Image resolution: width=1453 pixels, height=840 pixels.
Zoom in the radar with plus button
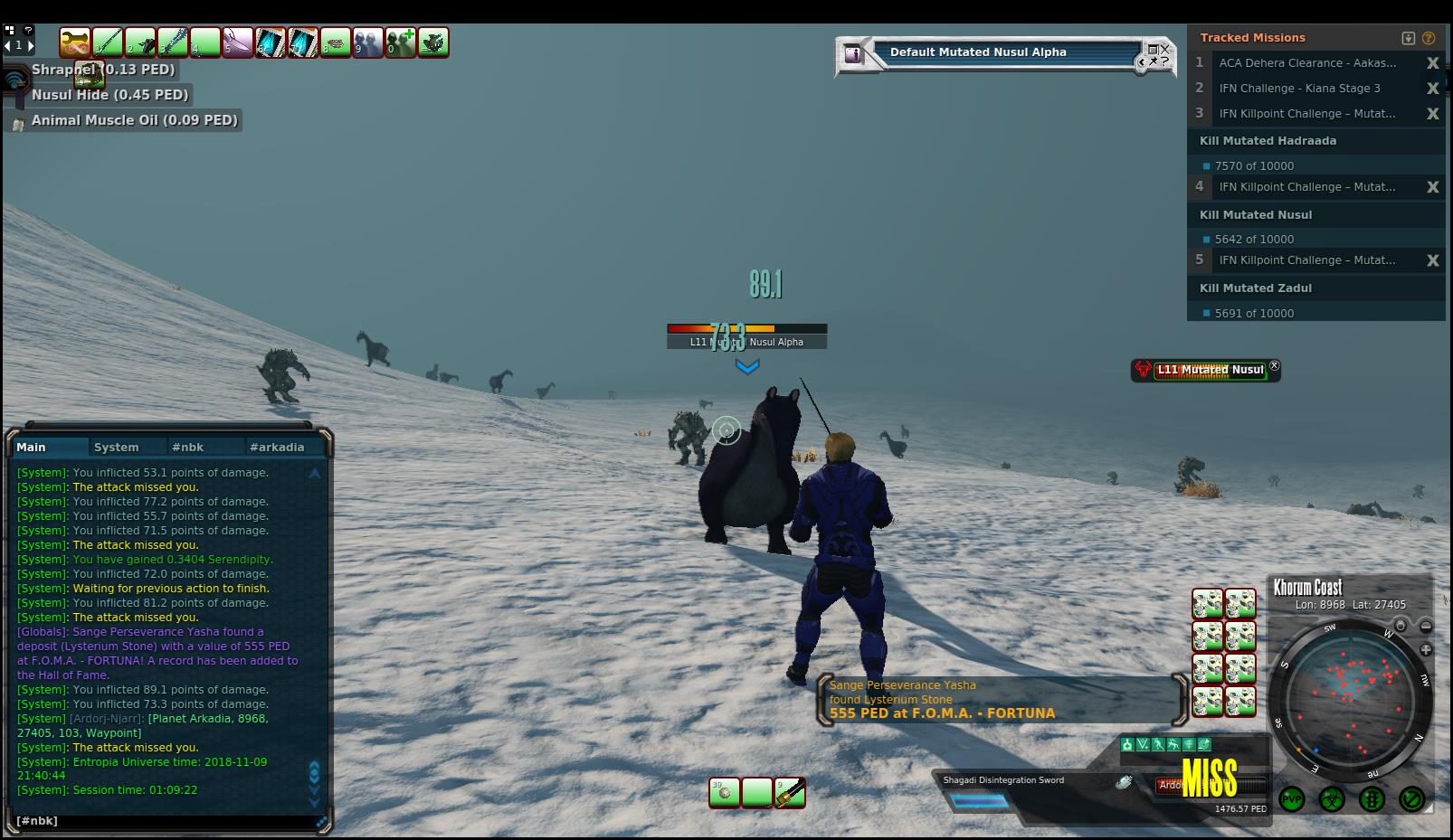pos(1426,649)
